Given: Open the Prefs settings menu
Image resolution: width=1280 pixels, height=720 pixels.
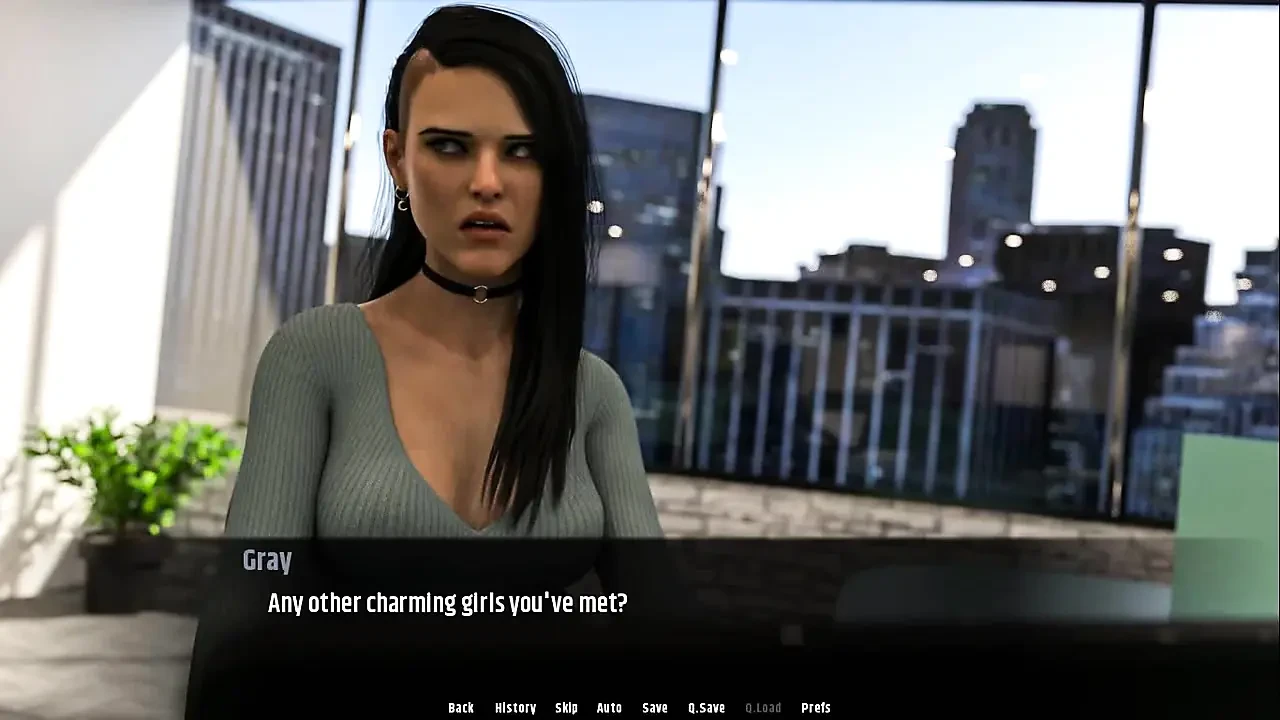Looking at the screenshot, I should tap(816, 708).
